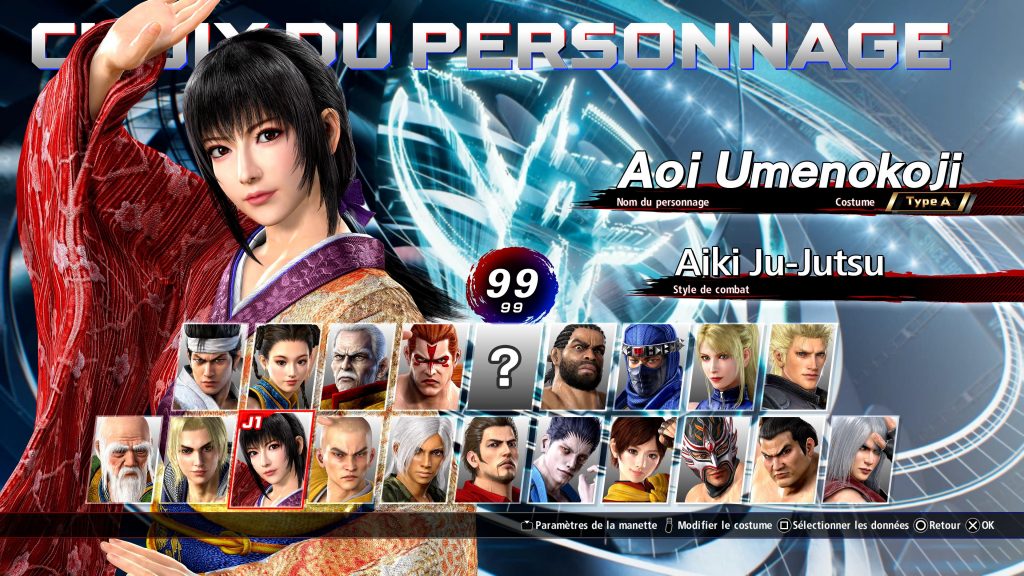
Task: Select the headband fighter Akira portrait
Action: 212,366
